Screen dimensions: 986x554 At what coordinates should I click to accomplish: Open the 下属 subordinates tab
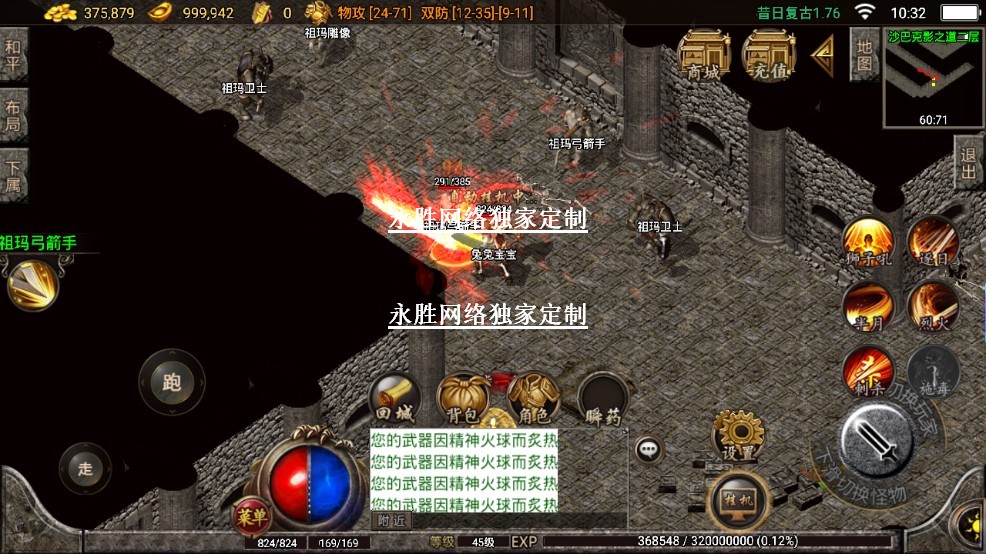click(13, 177)
